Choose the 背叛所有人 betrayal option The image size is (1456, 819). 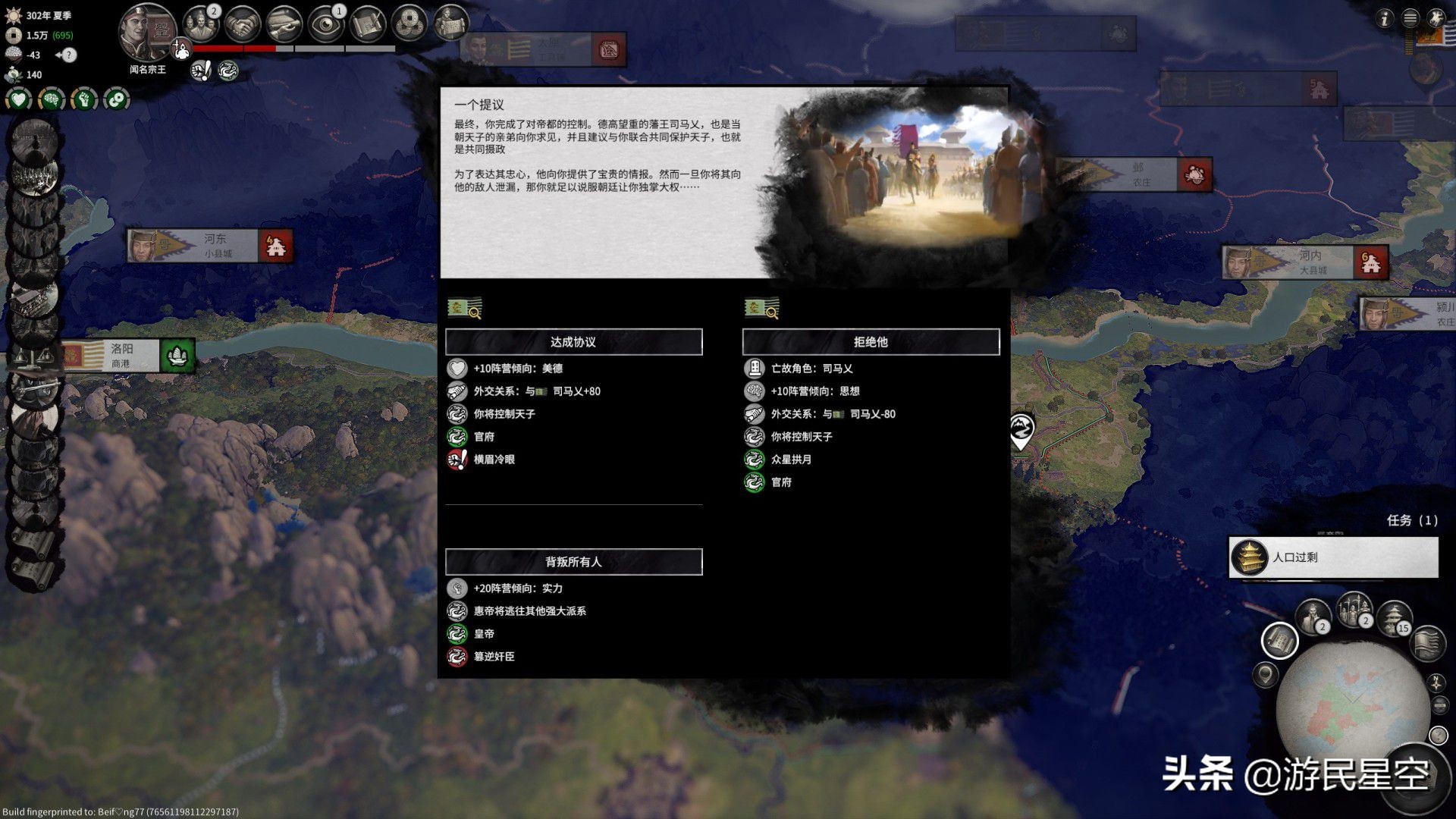(x=573, y=562)
